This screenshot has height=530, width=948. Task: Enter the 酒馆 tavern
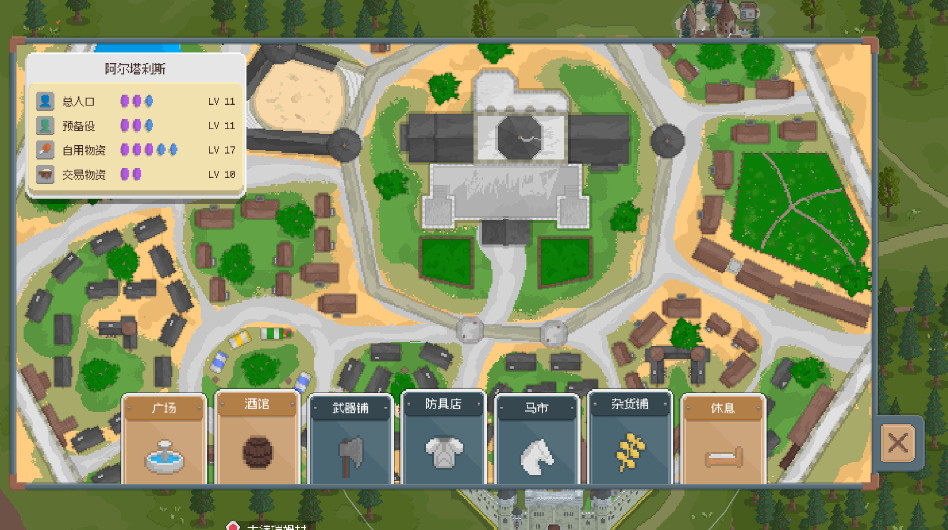(x=257, y=440)
